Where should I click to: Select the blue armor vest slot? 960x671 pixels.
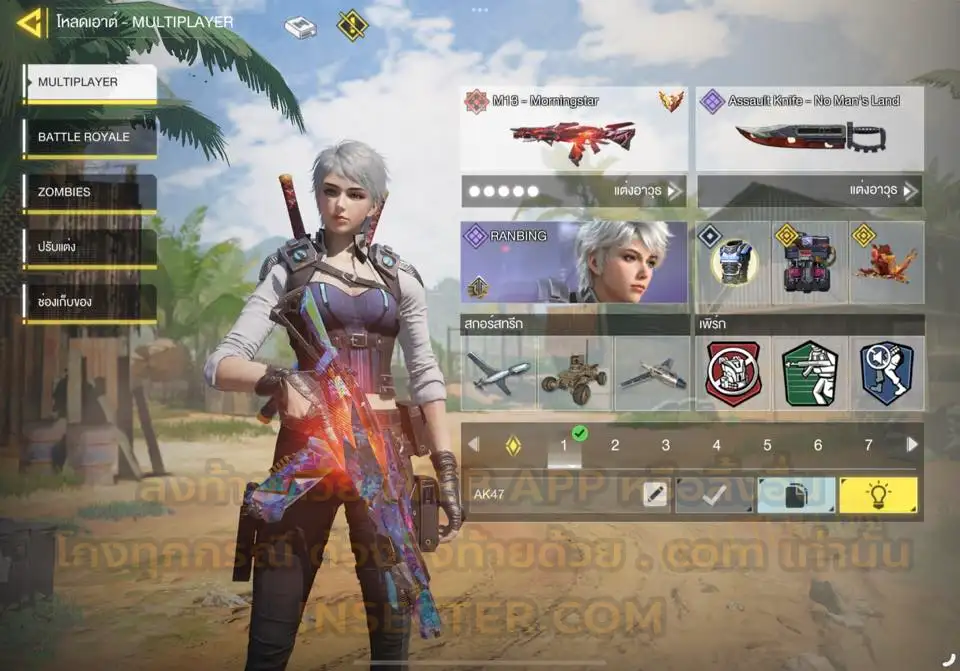pos(732,263)
